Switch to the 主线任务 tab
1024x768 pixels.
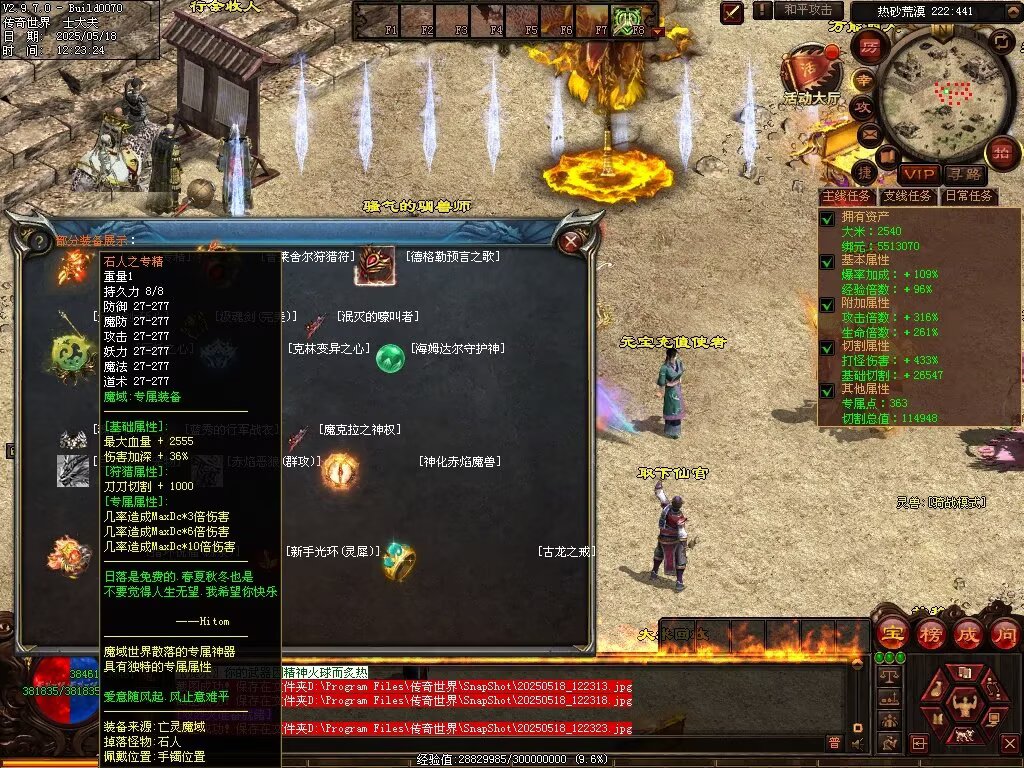coord(846,196)
